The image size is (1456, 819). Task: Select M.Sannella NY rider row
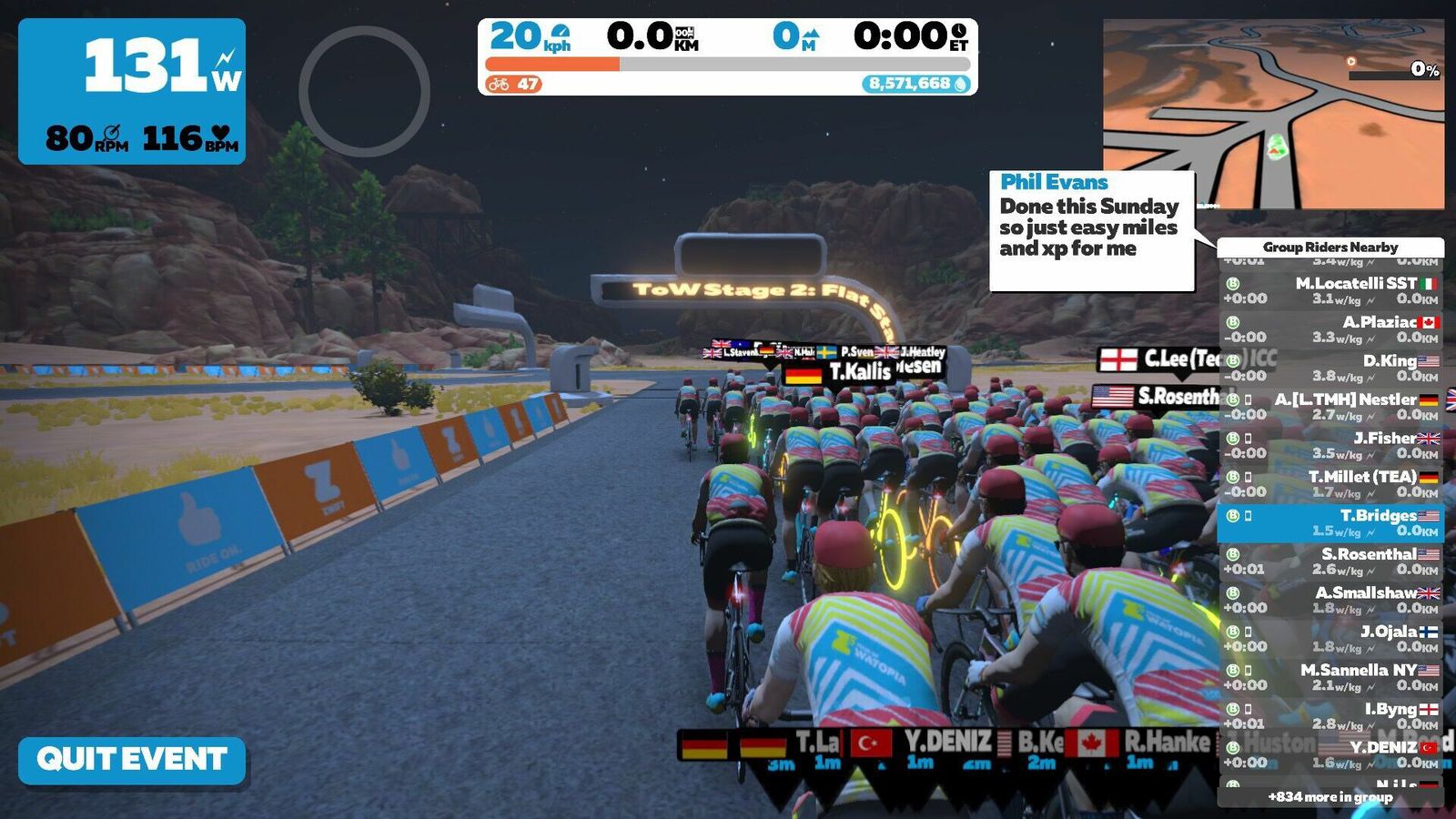click(1330, 678)
